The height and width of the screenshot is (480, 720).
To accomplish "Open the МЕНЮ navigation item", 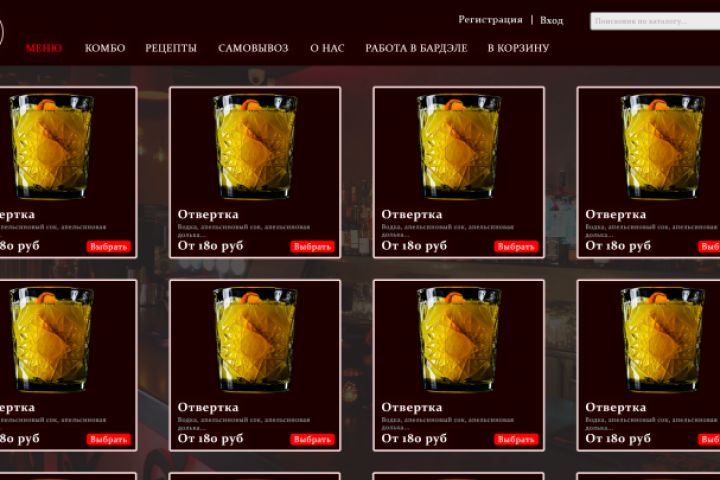I will tap(44, 48).
